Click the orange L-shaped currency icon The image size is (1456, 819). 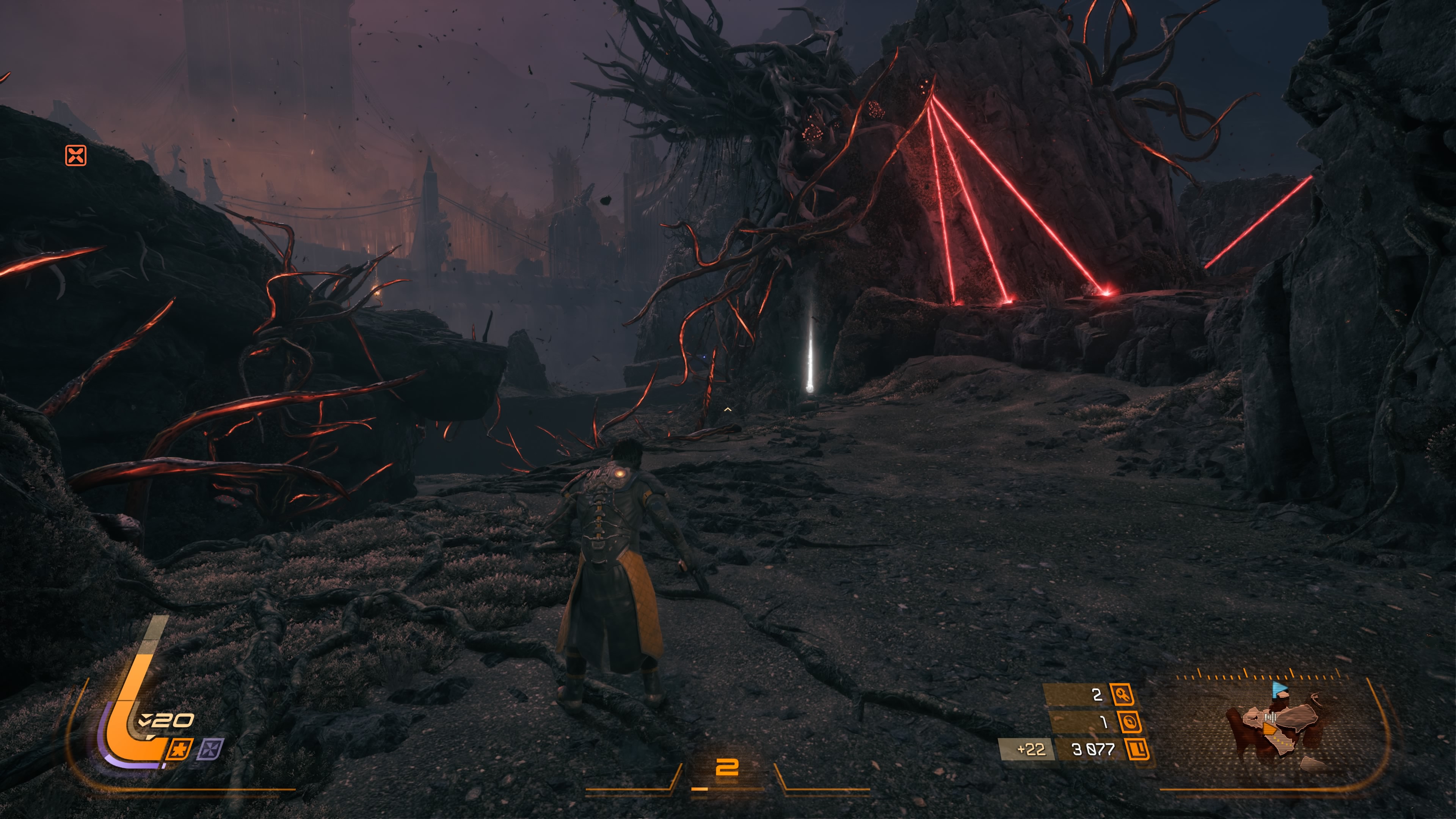[x=1137, y=750]
